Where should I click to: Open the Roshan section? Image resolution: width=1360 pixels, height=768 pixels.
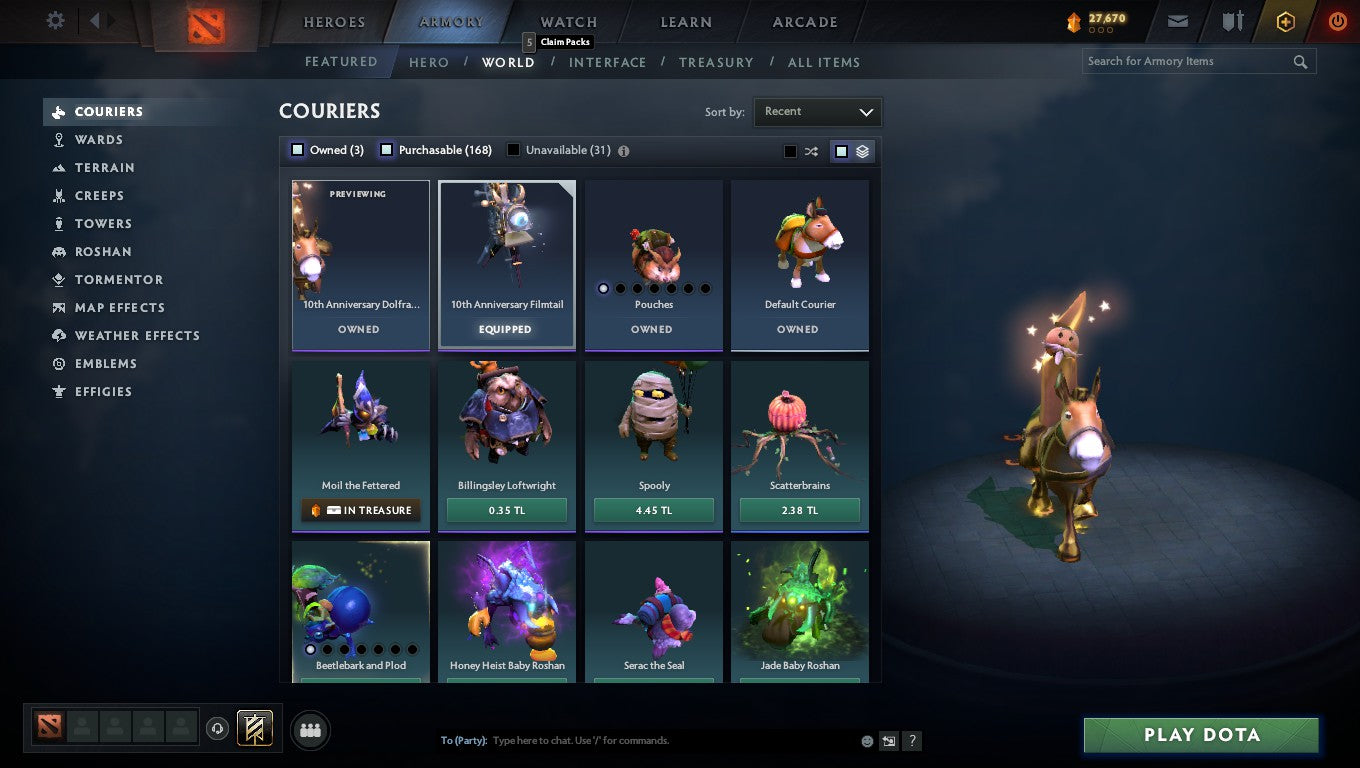coord(101,251)
